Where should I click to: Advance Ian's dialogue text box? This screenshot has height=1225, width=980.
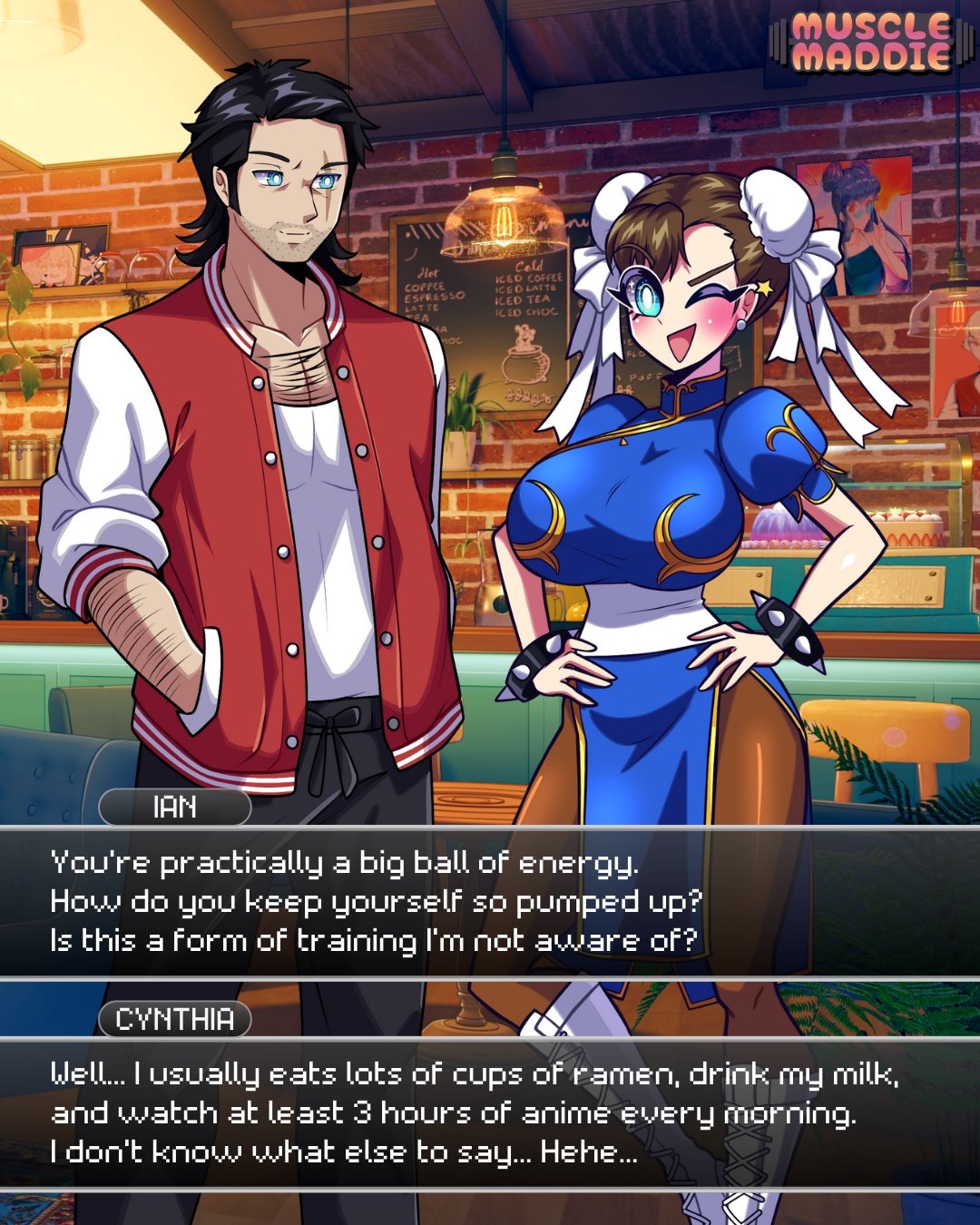tap(490, 901)
